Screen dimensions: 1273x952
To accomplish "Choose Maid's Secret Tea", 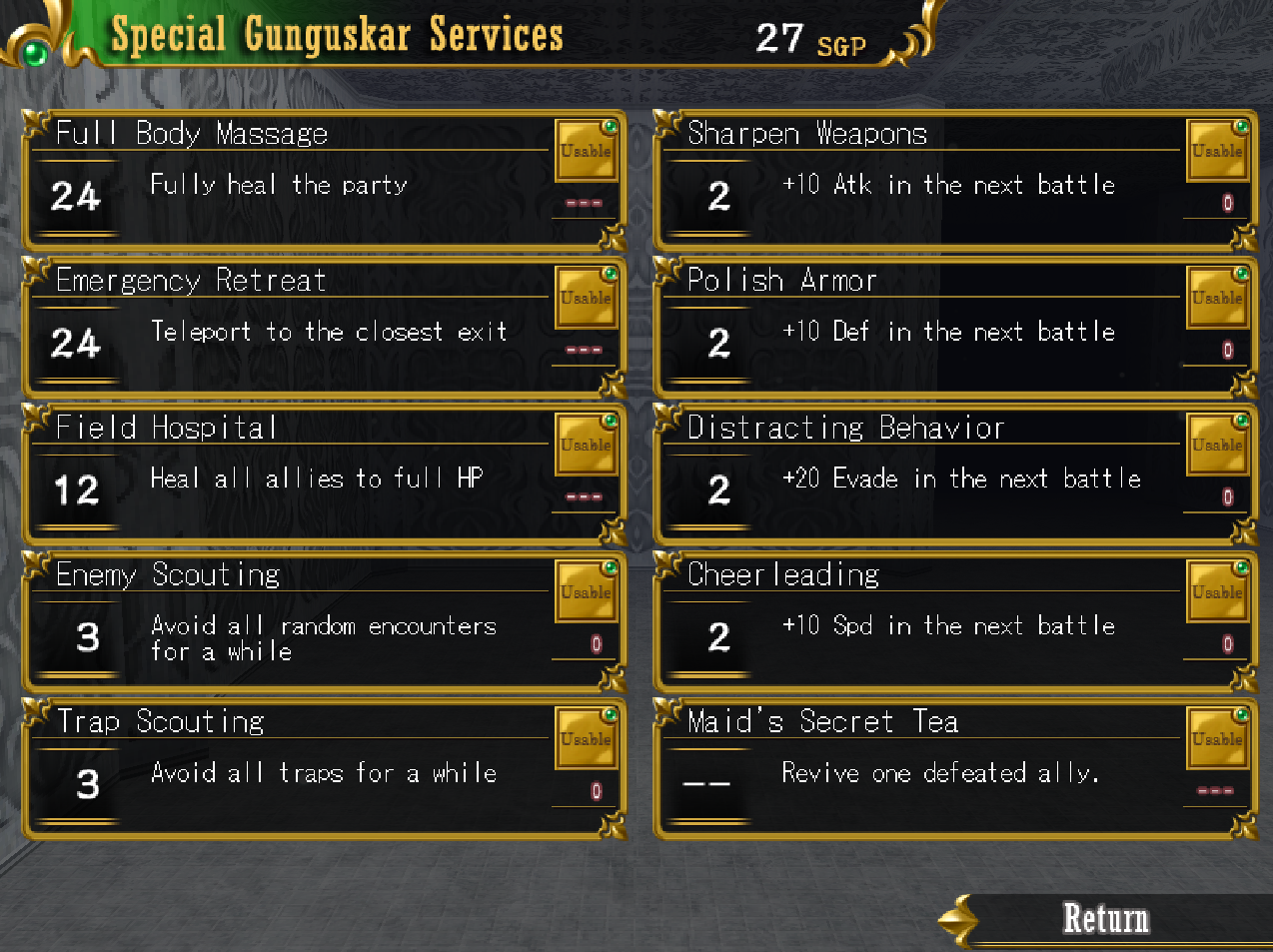I will click(919, 768).
